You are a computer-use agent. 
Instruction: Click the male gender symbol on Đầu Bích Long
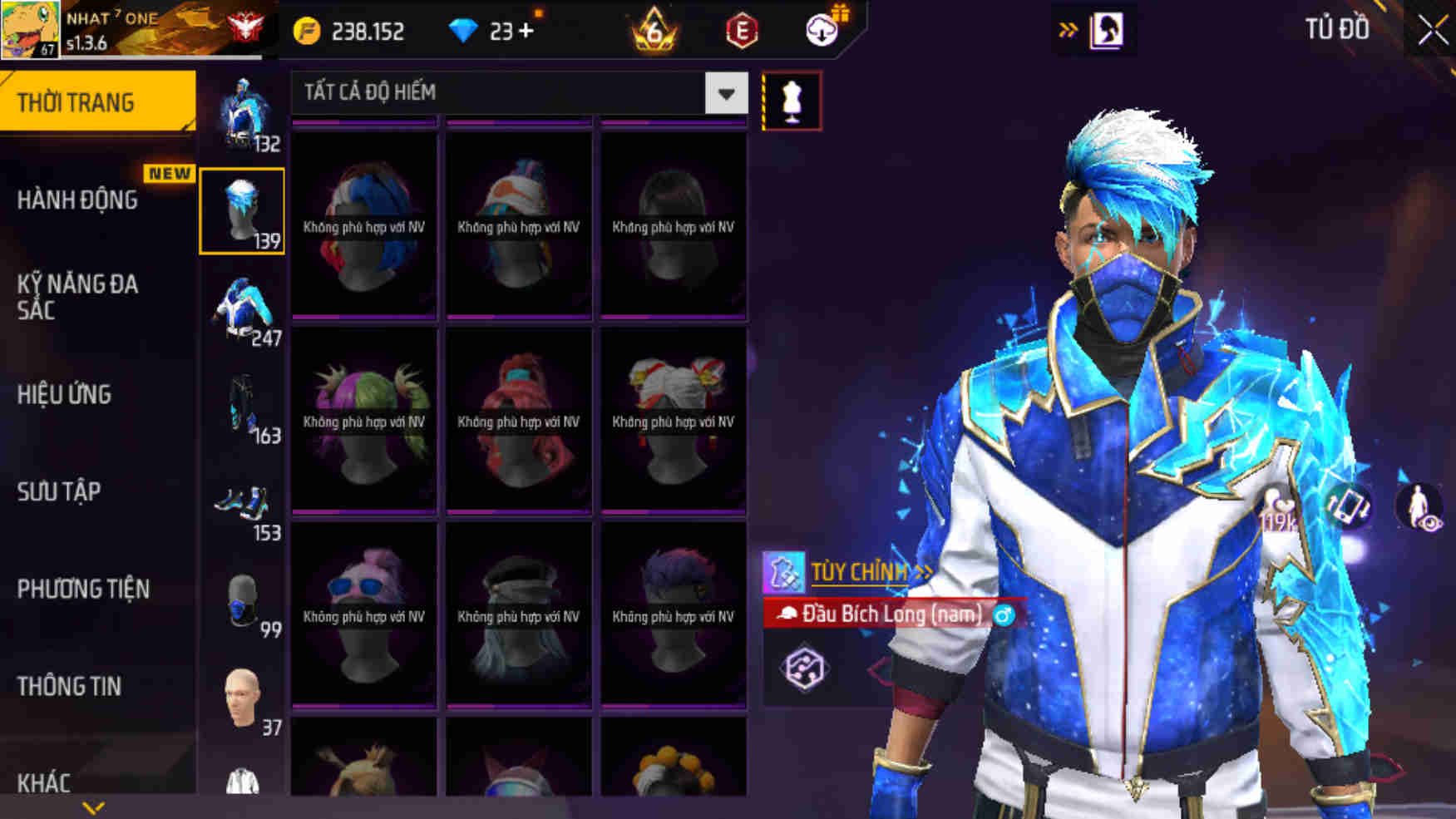coord(1003,615)
